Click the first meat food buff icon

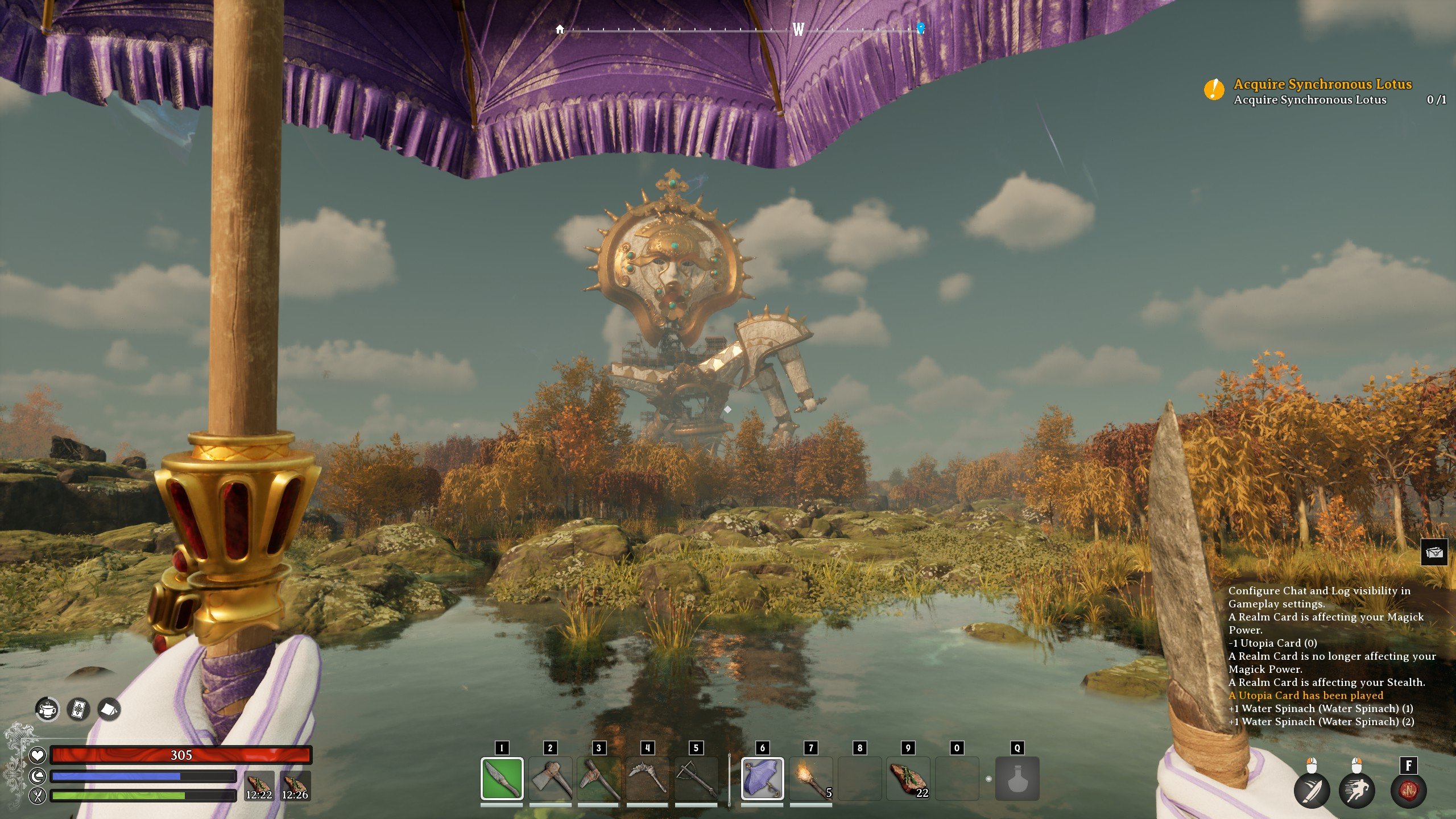click(259, 785)
